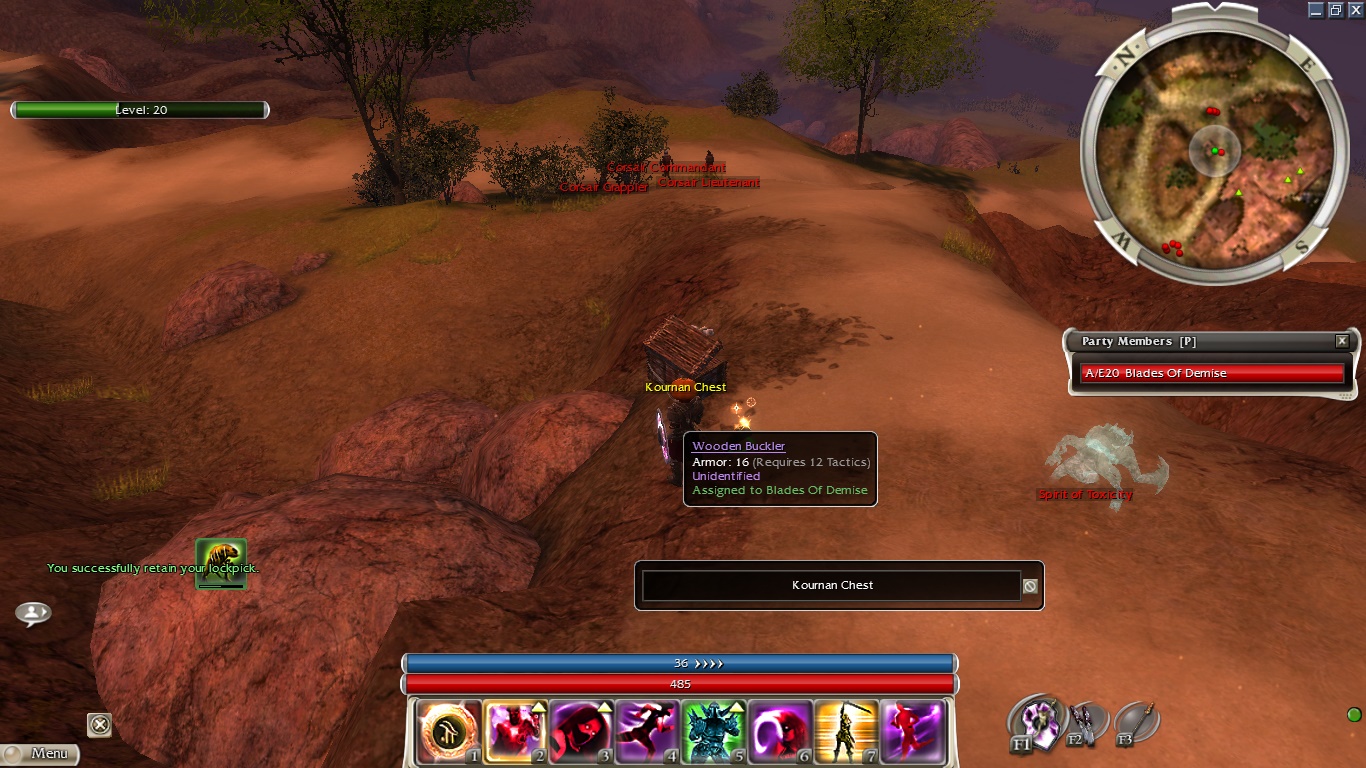Activate the golden swordsman stance skill in slot 7
The image size is (1366, 768).
(845, 731)
